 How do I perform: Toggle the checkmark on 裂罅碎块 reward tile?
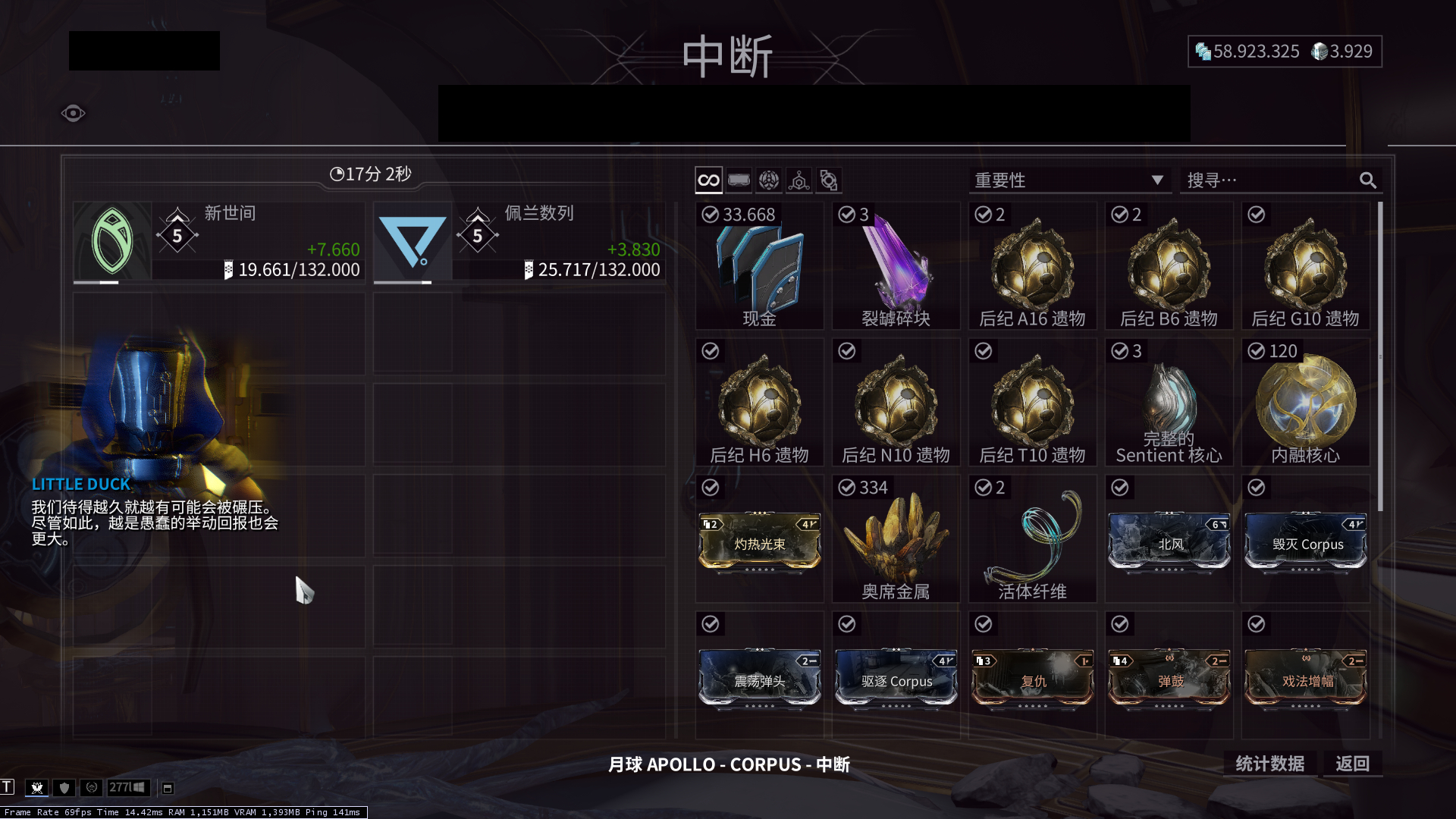[847, 215]
